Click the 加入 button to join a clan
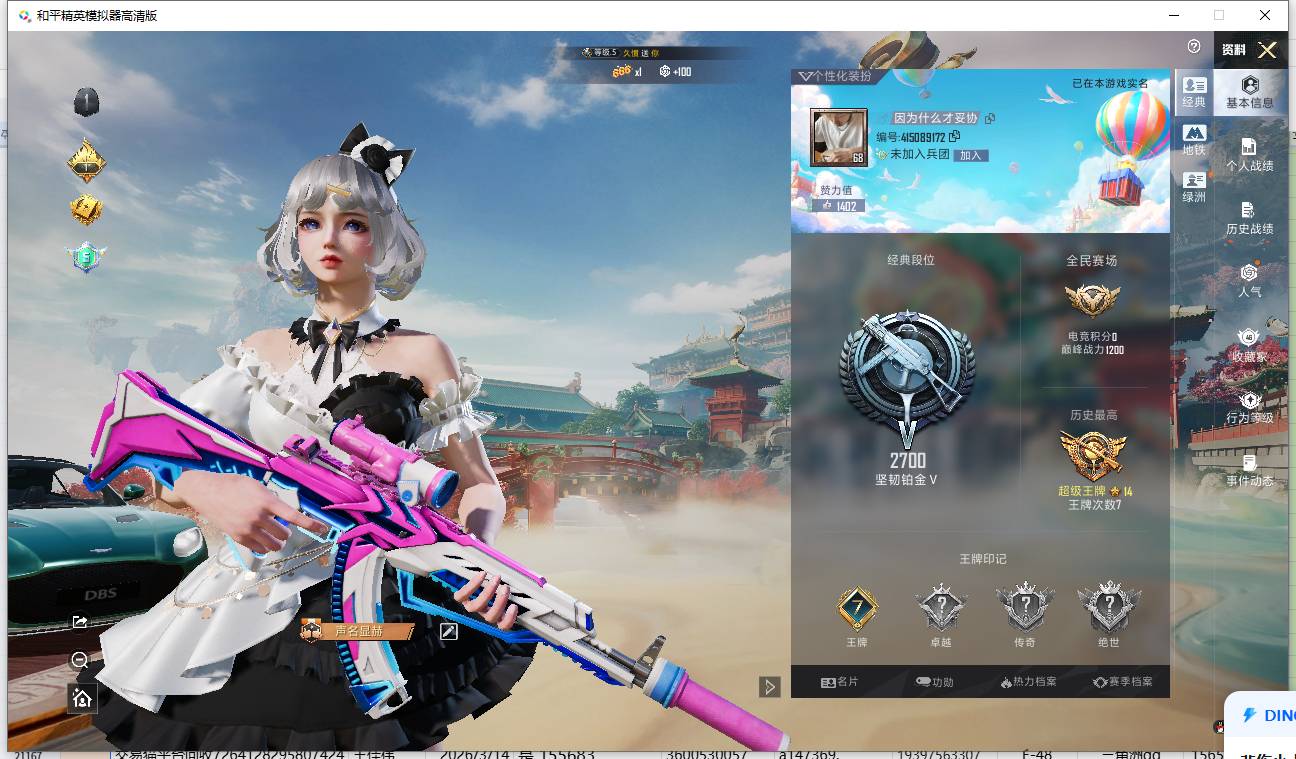The width and height of the screenshot is (1296, 759). pyautogui.click(x=970, y=155)
